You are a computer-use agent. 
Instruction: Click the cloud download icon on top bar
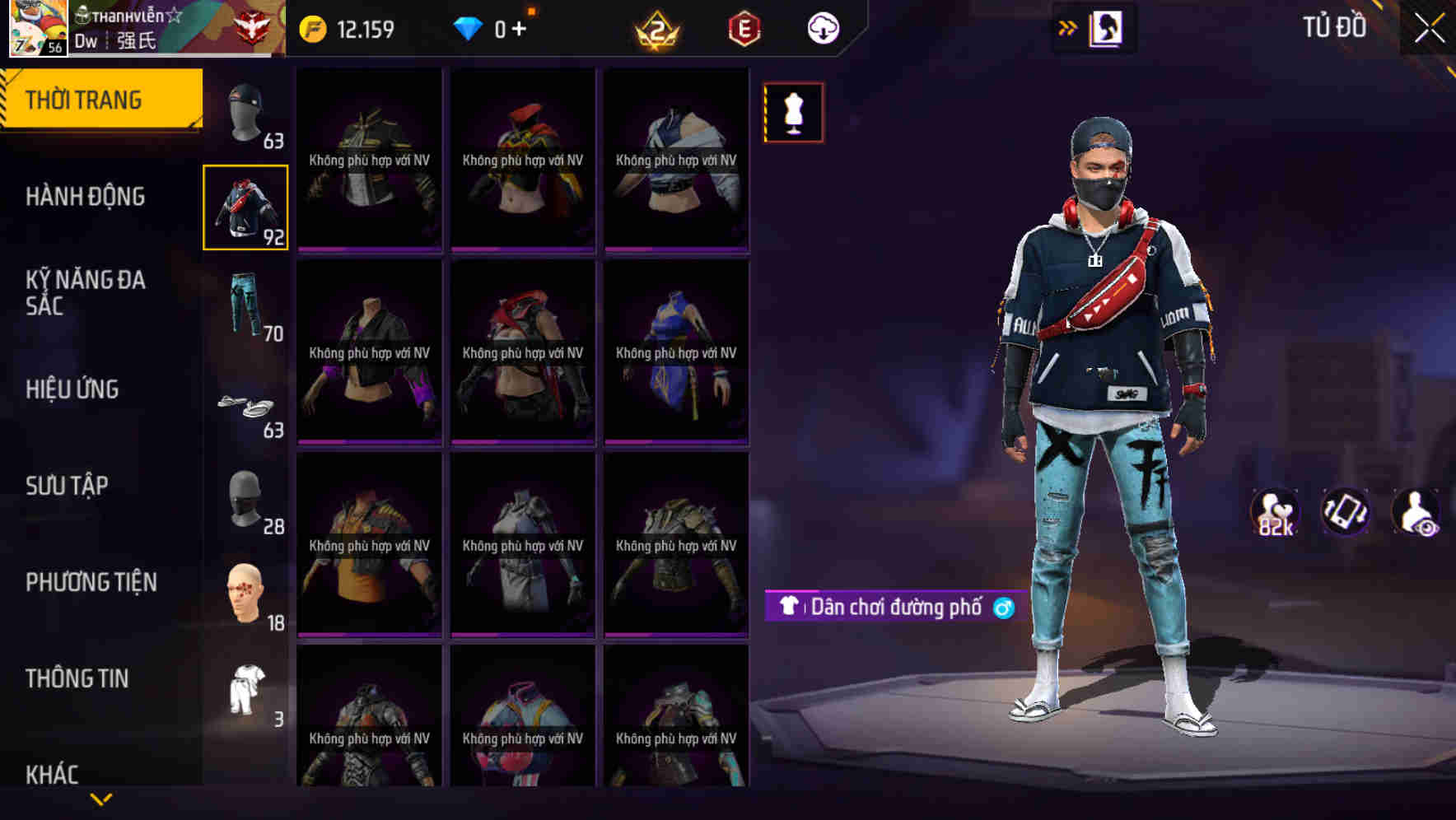click(822, 27)
